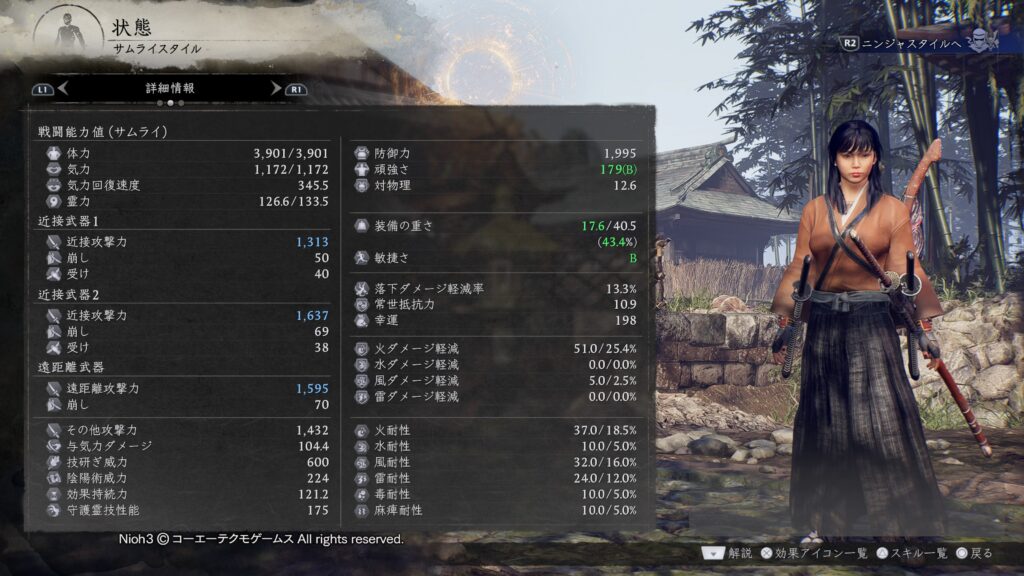Choose the 頑強さ stat row
The height and width of the screenshot is (576, 1024).
[x=497, y=170]
